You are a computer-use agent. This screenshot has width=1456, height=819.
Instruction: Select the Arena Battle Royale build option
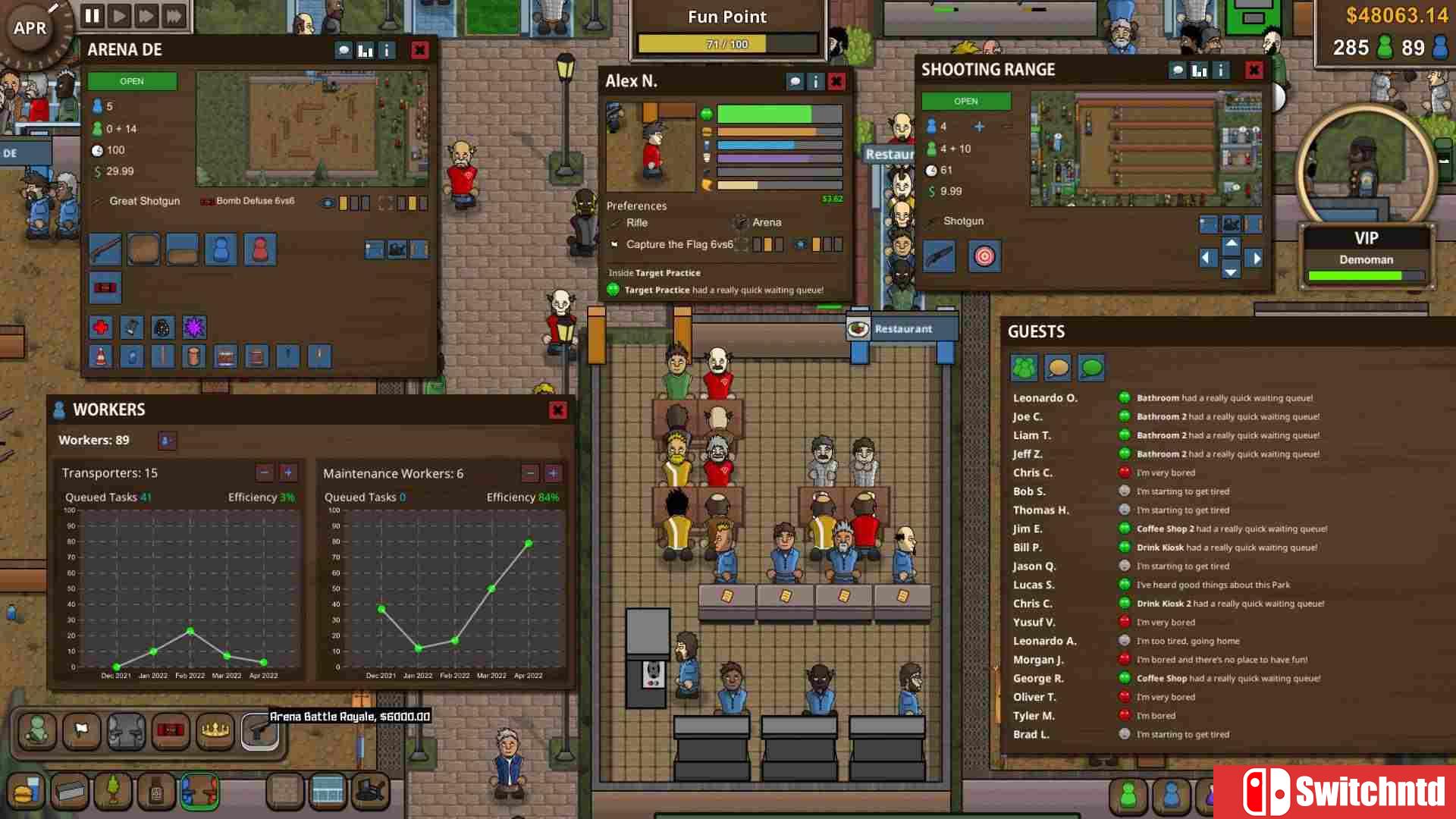[x=260, y=732]
